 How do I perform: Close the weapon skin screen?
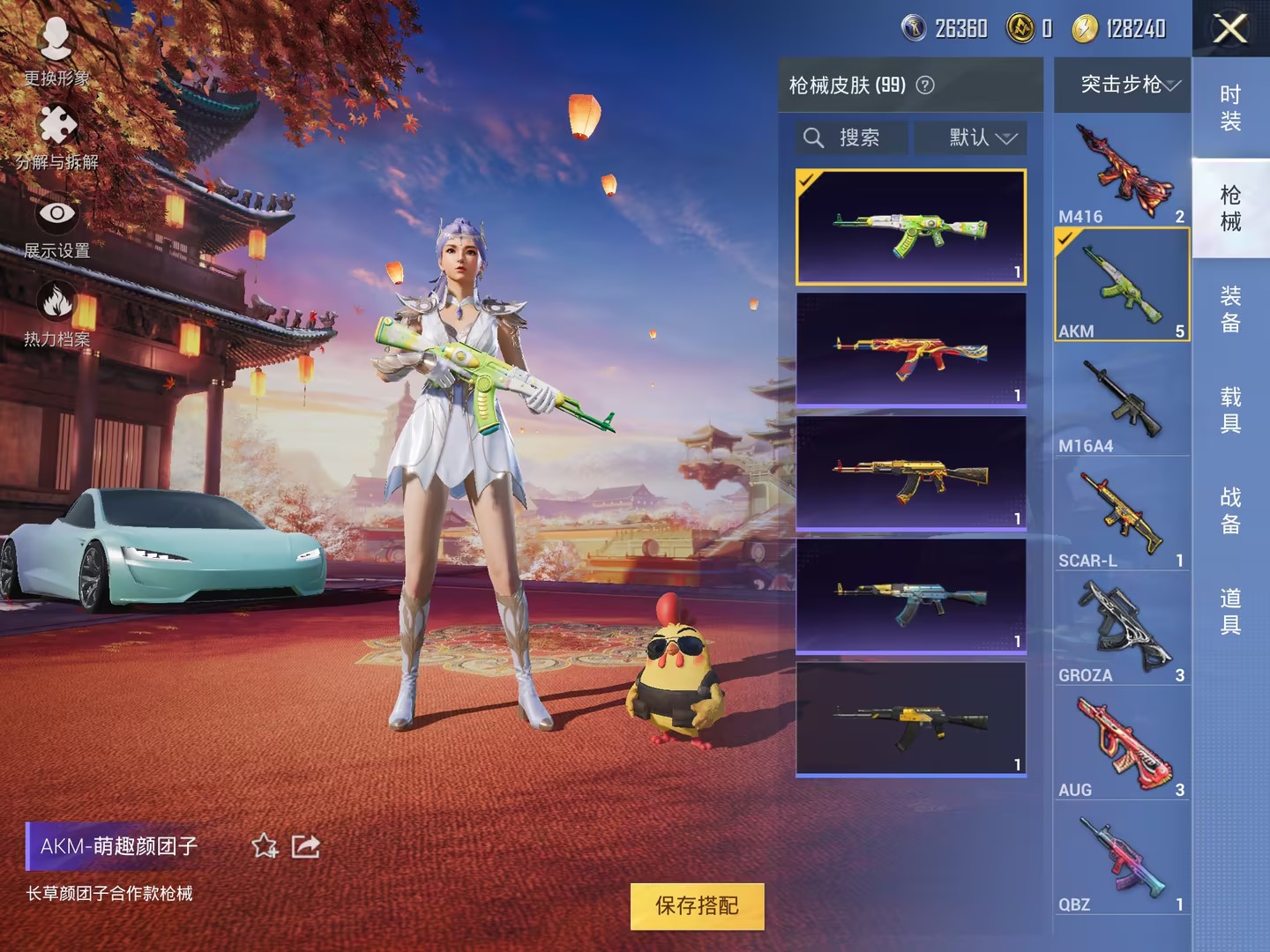coord(1230,29)
